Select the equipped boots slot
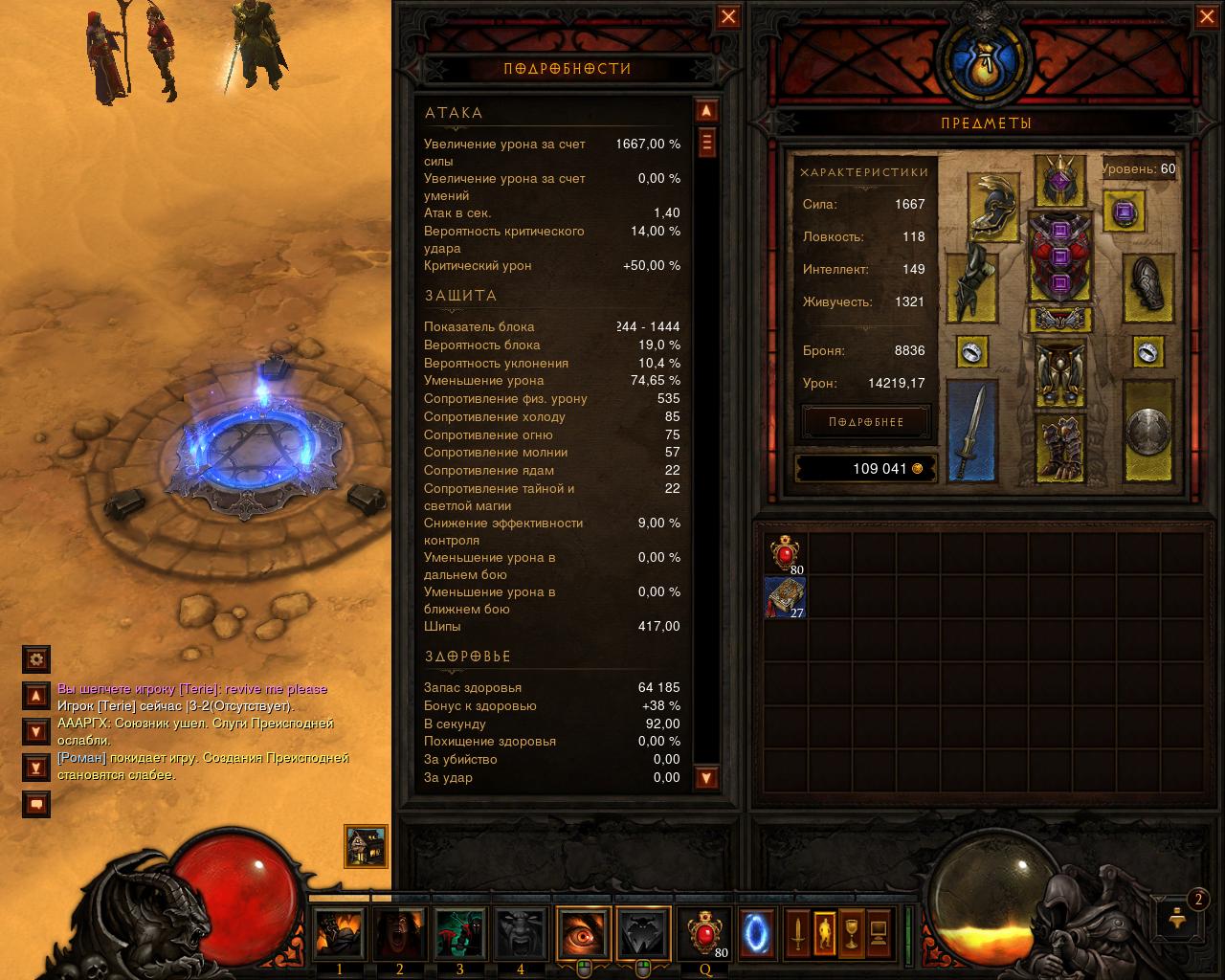This screenshot has height=980, width=1225. [1059, 448]
